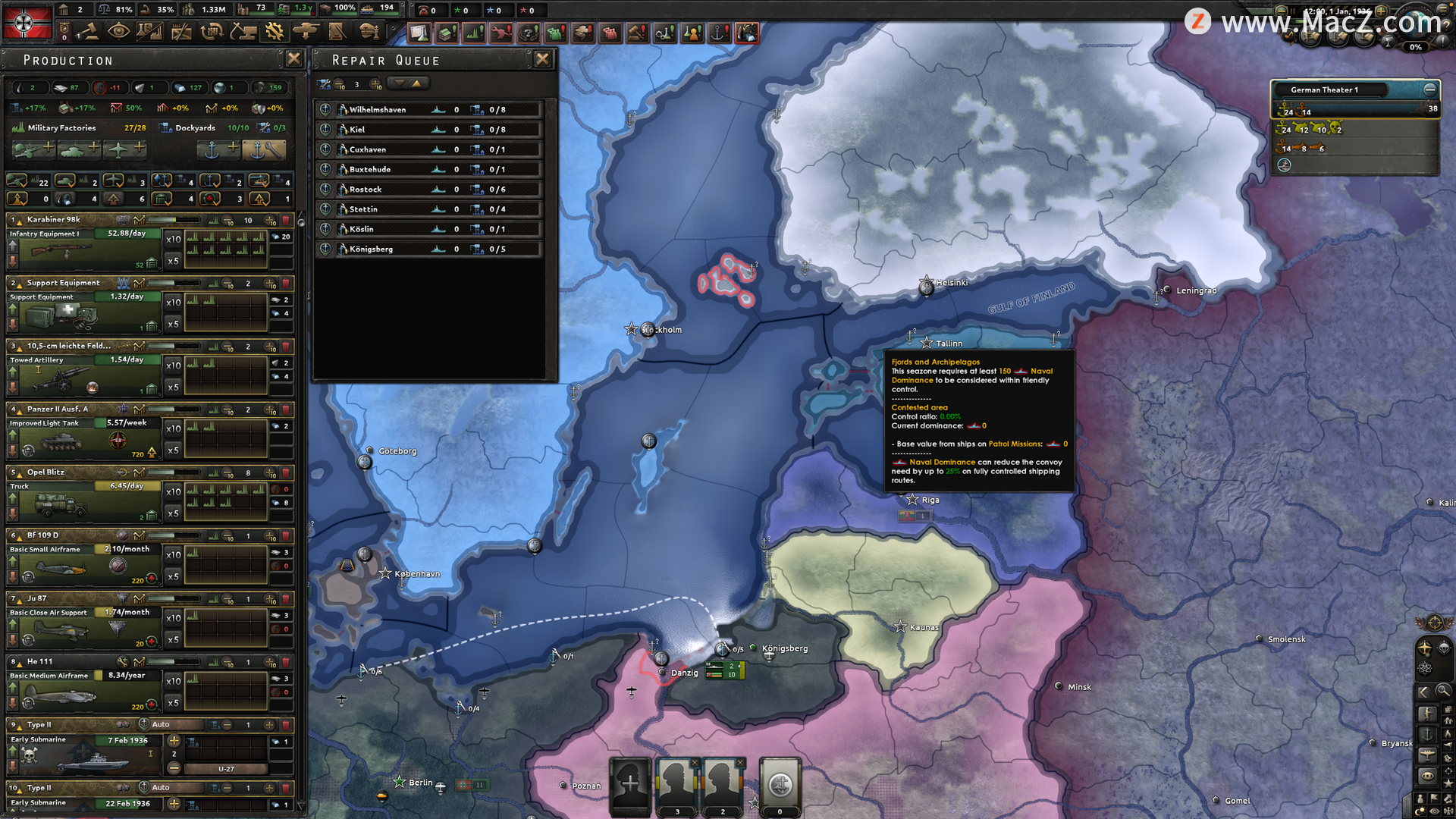
Task: Click the red anchor alert icon
Action: (x=718, y=33)
